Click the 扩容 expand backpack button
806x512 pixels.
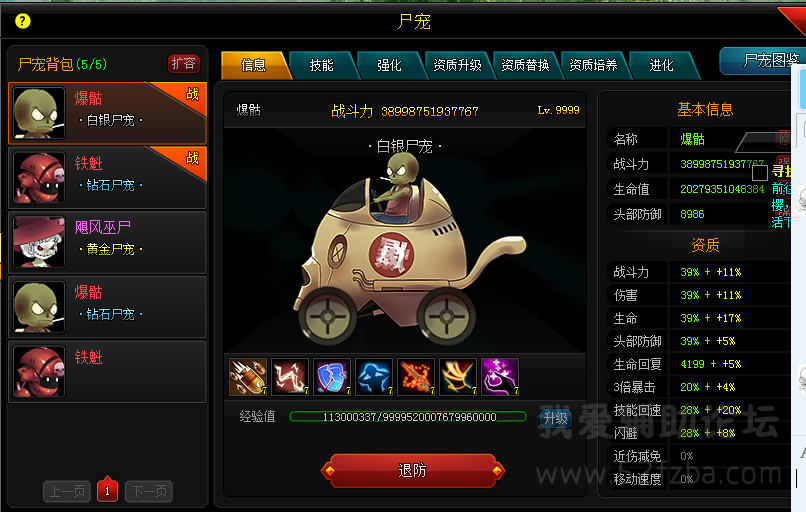pos(183,64)
